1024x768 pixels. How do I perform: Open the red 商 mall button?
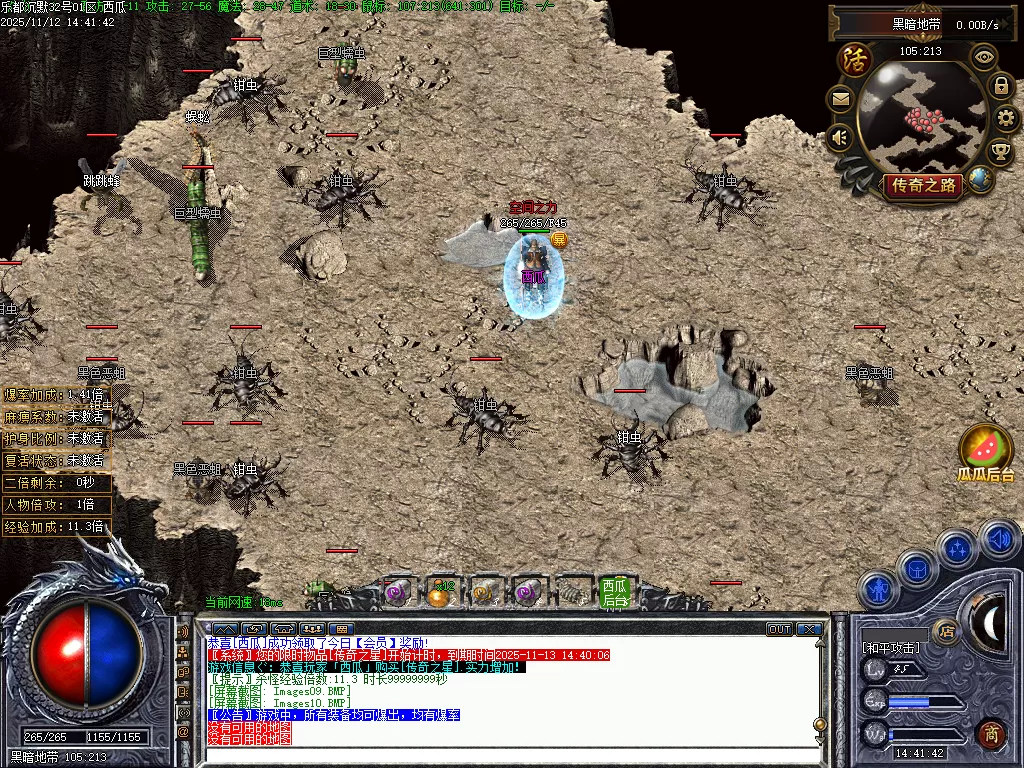click(990, 734)
